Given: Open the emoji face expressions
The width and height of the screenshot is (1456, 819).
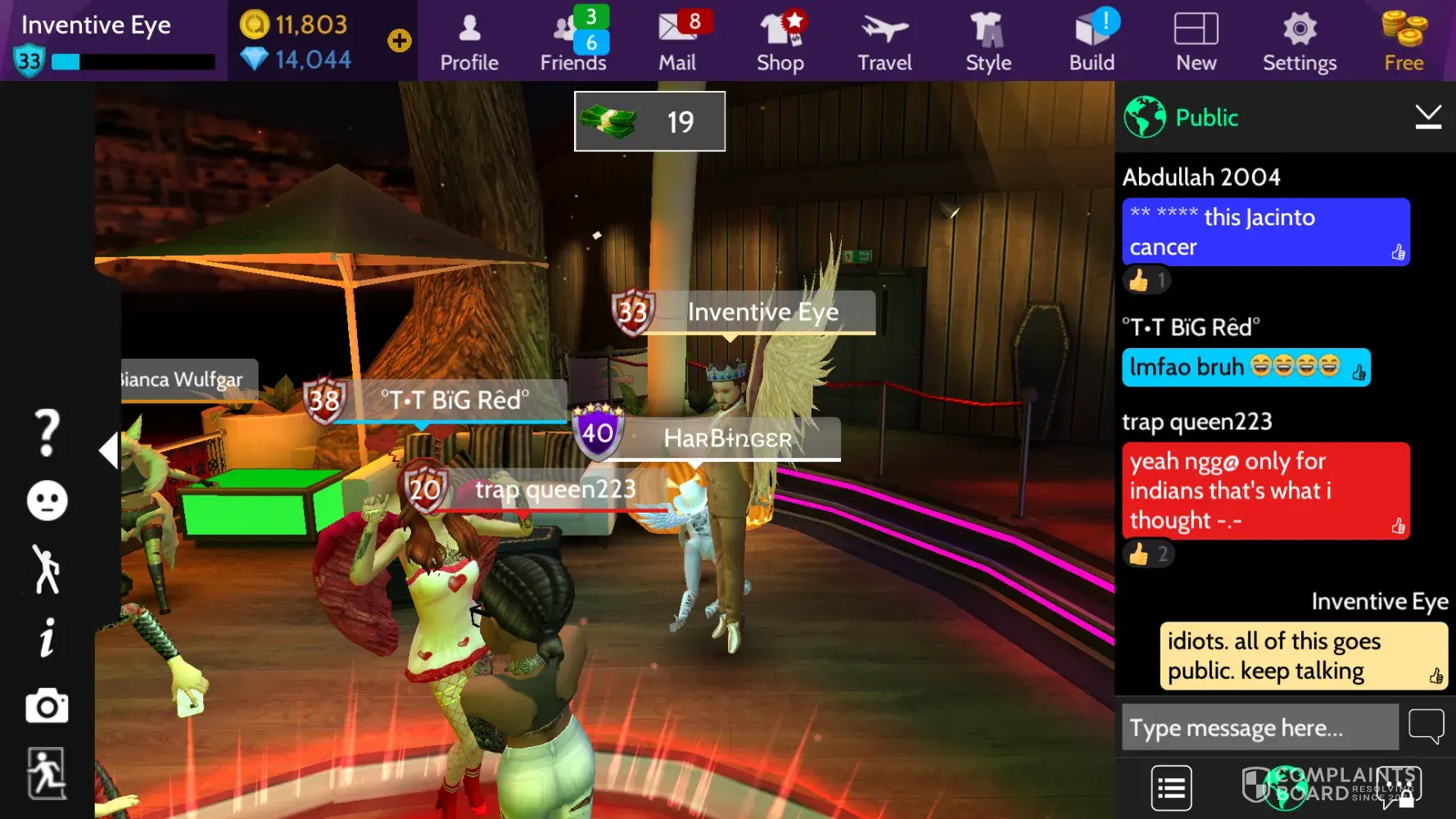Looking at the screenshot, I should [47, 500].
